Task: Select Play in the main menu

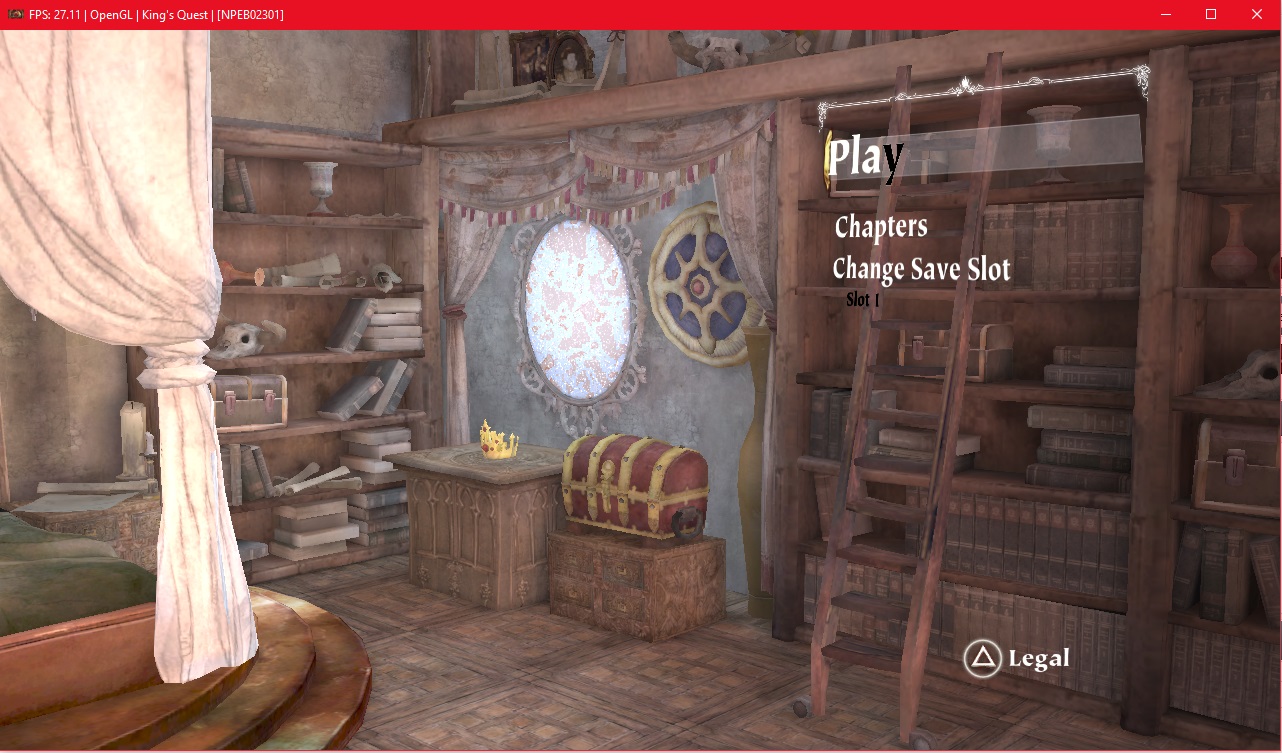Action: (866, 157)
